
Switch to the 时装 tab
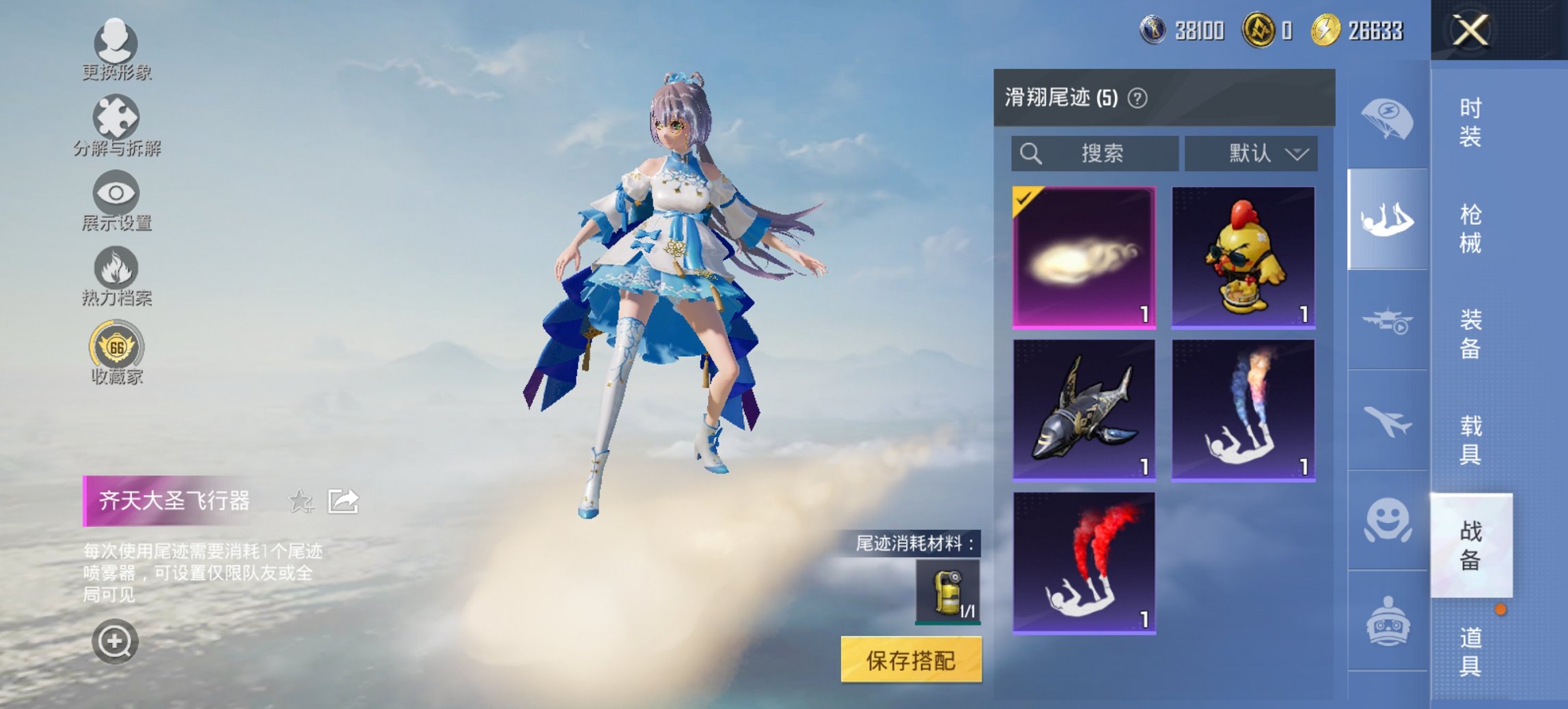tap(1468, 122)
